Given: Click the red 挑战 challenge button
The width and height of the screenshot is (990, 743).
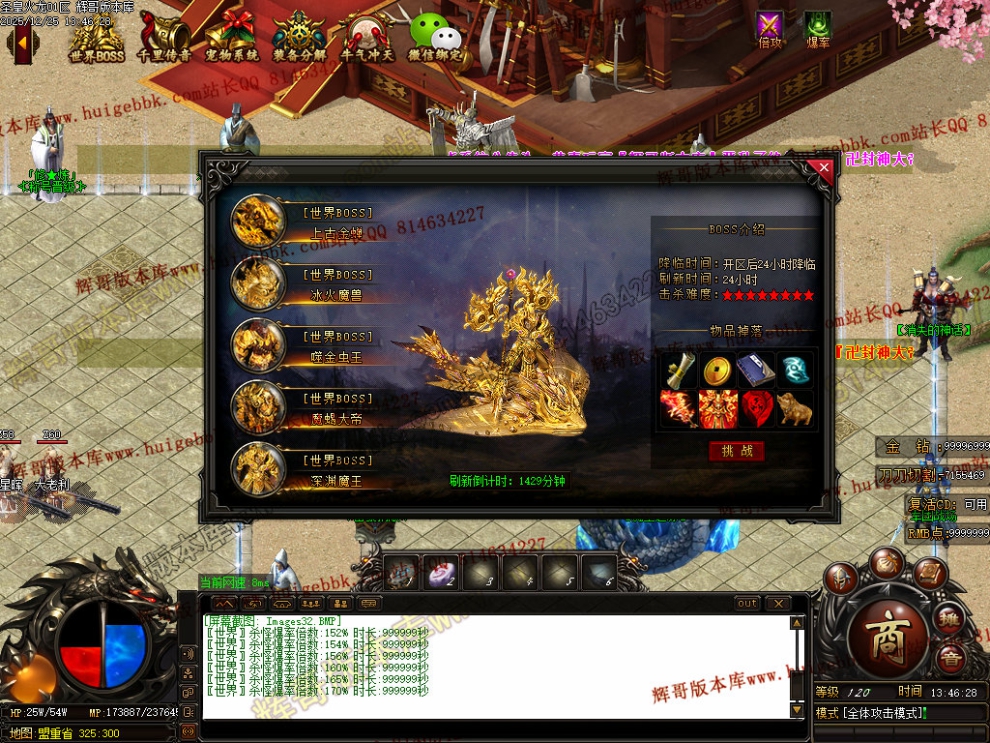Looking at the screenshot, I should [x=736, y=451].
